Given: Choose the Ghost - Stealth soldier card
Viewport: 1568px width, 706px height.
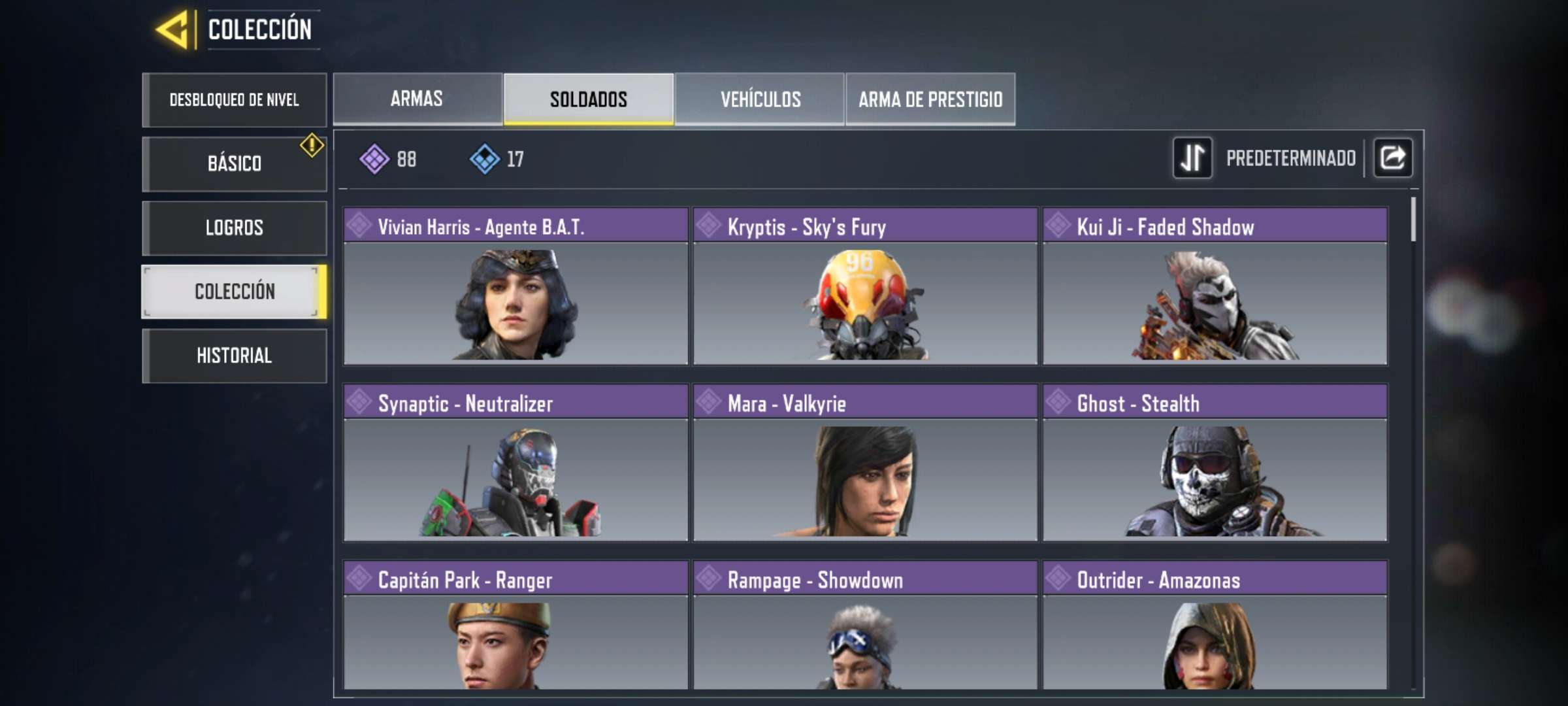Looking at the screenshot, I should tap(1215, 463).
